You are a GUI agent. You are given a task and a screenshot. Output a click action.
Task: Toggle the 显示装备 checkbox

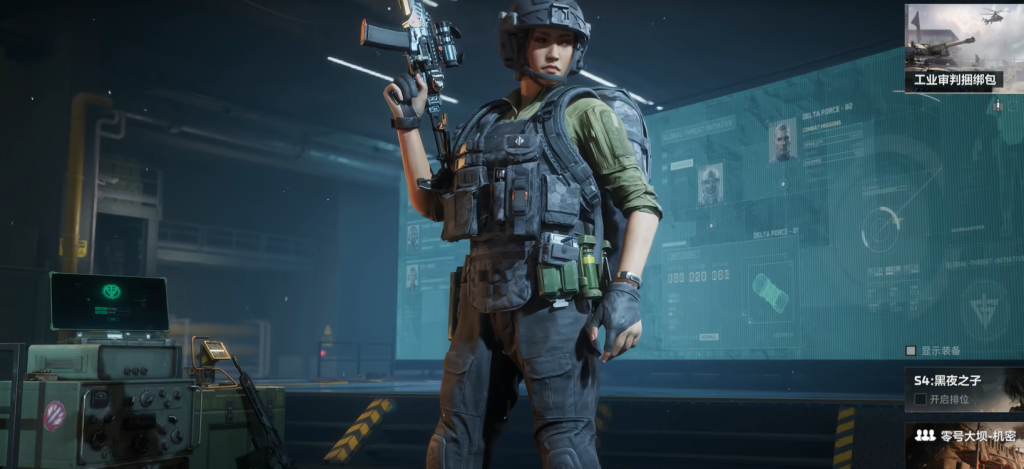pos(911,351)
